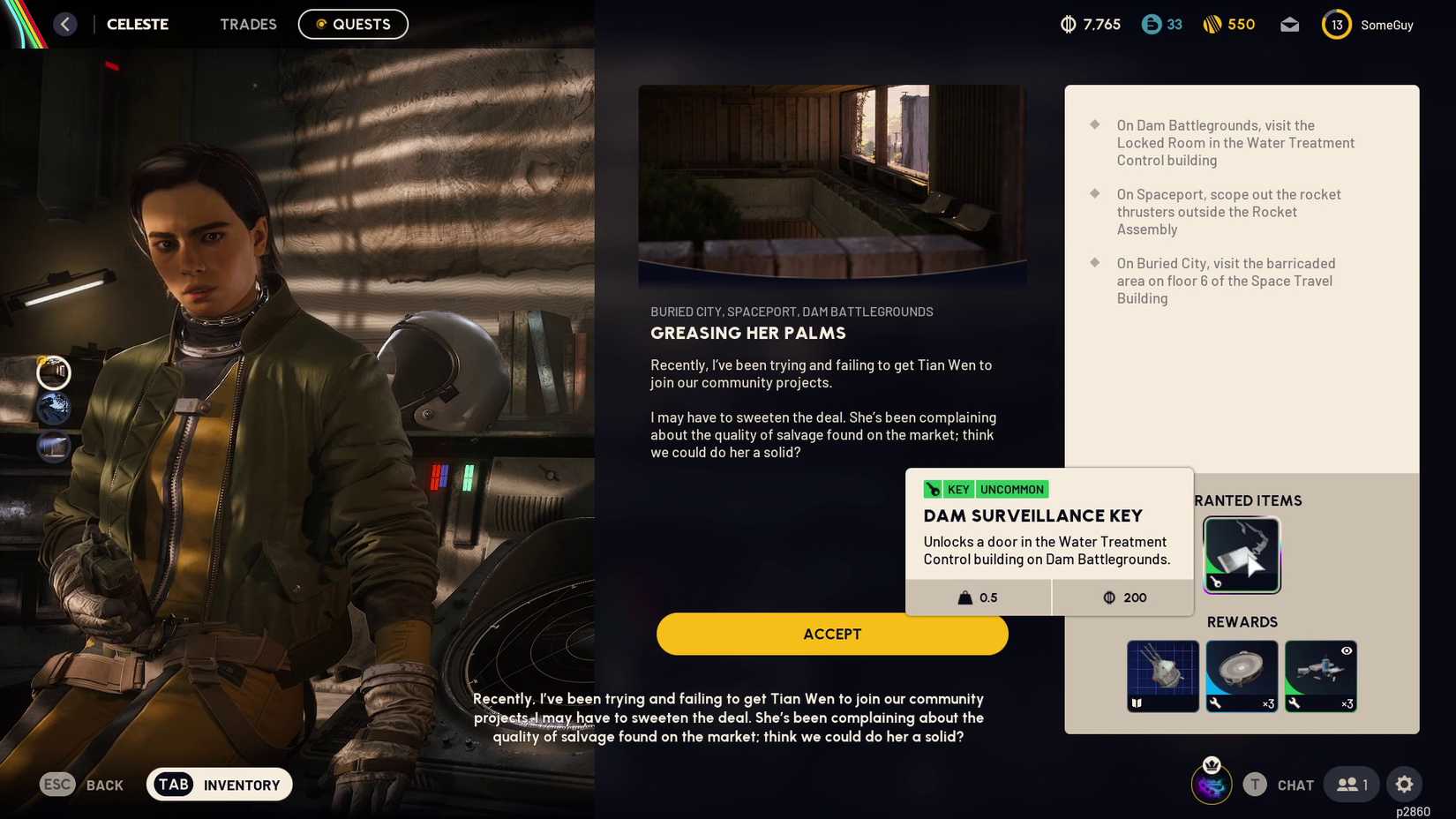Click the wrench icon on the middle reward
Image resolution: width=1456 pixels, height=819 pixels.
1215,703
